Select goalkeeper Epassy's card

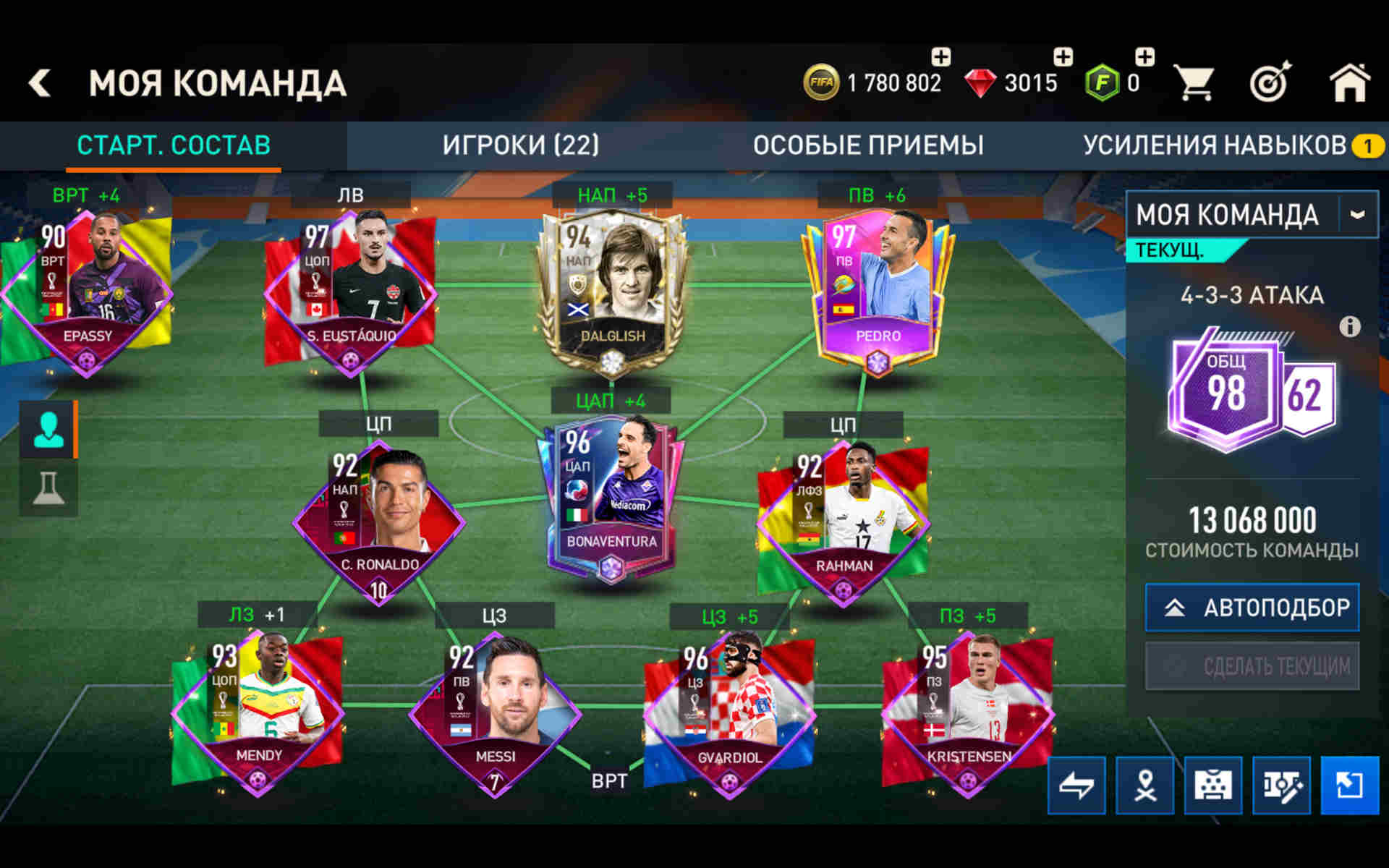(x=87, y=289)
